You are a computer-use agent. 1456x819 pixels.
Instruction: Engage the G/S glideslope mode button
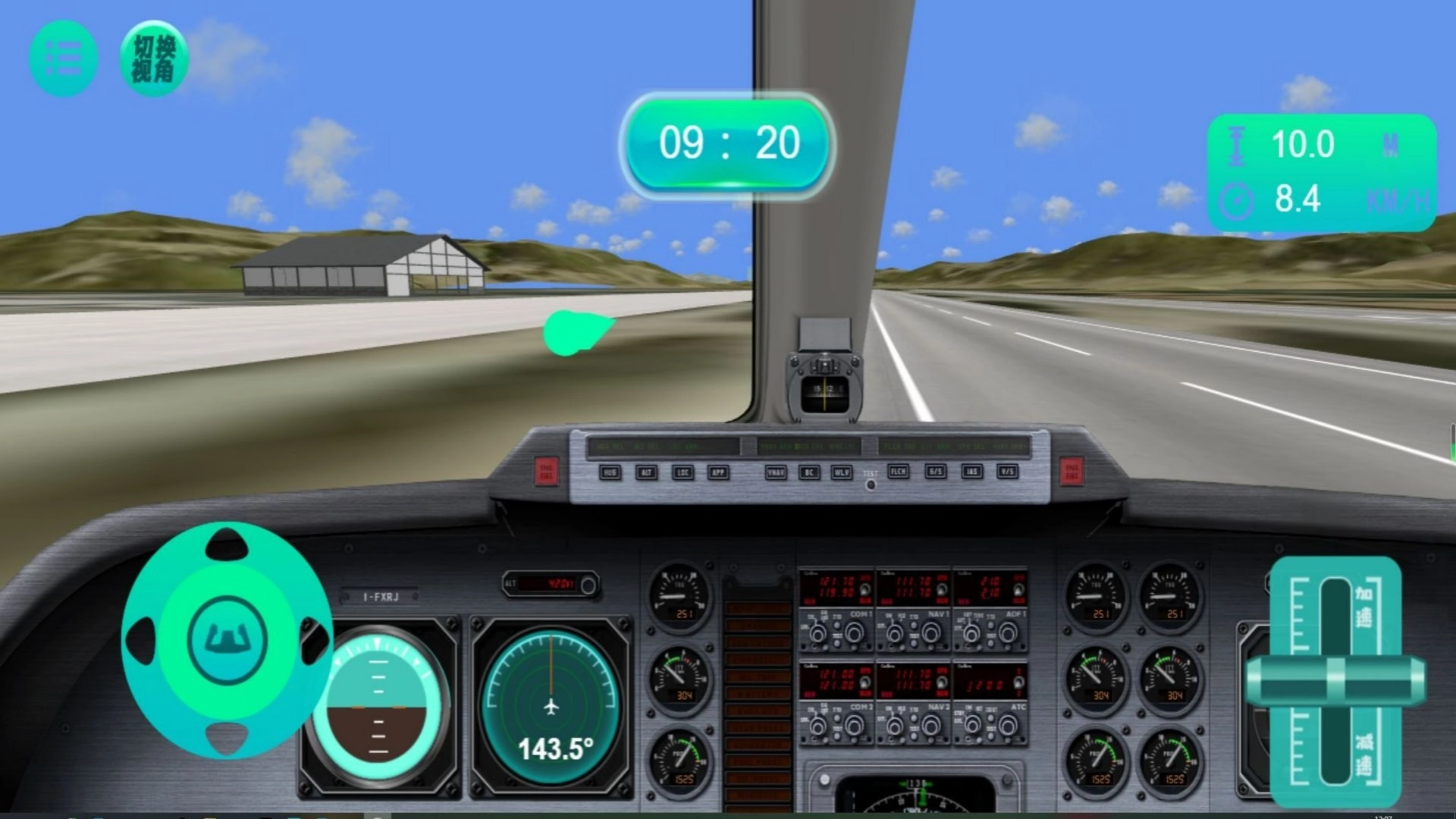click(935, 472)
